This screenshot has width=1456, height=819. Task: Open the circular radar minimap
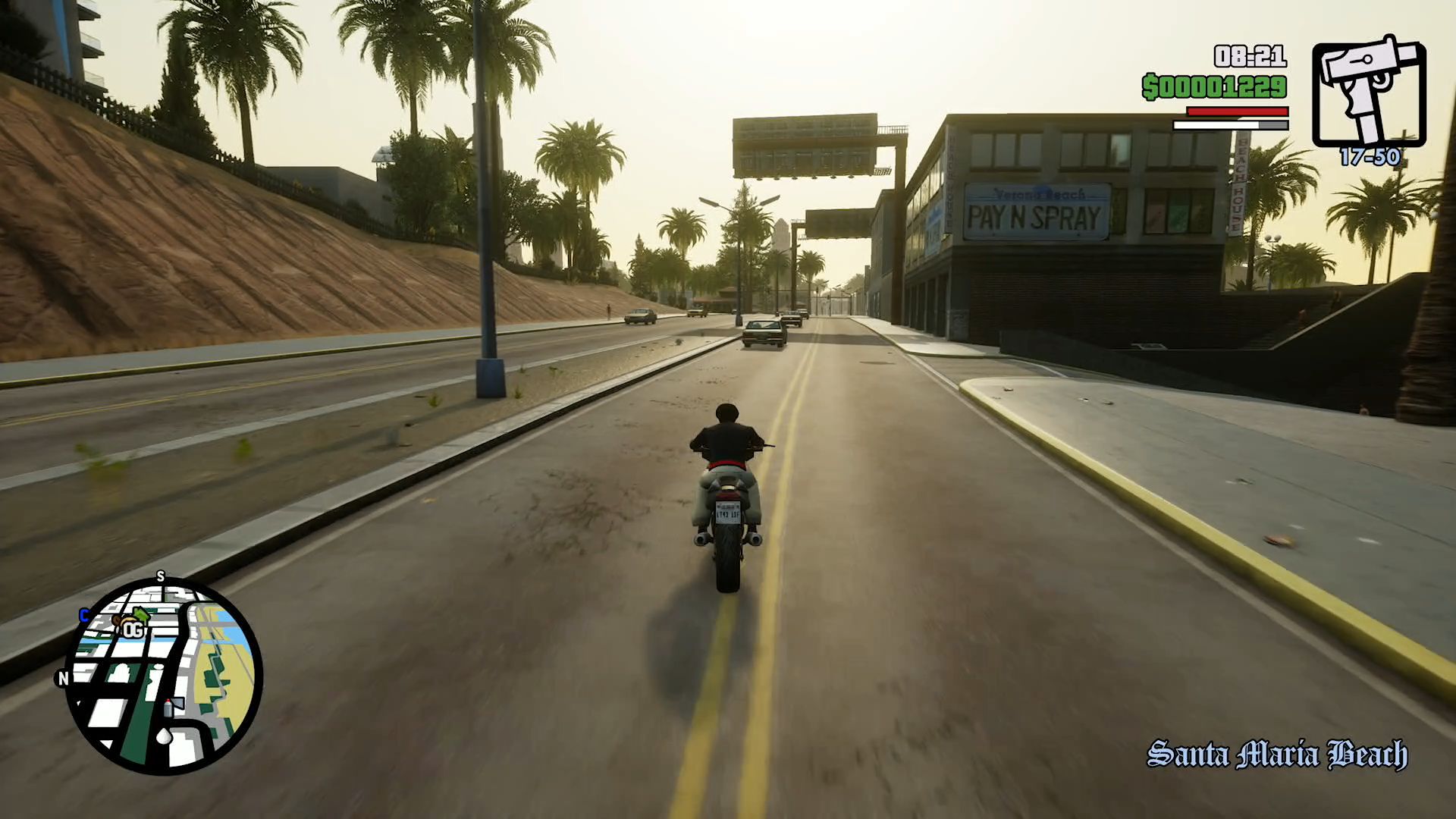point(164,676)
